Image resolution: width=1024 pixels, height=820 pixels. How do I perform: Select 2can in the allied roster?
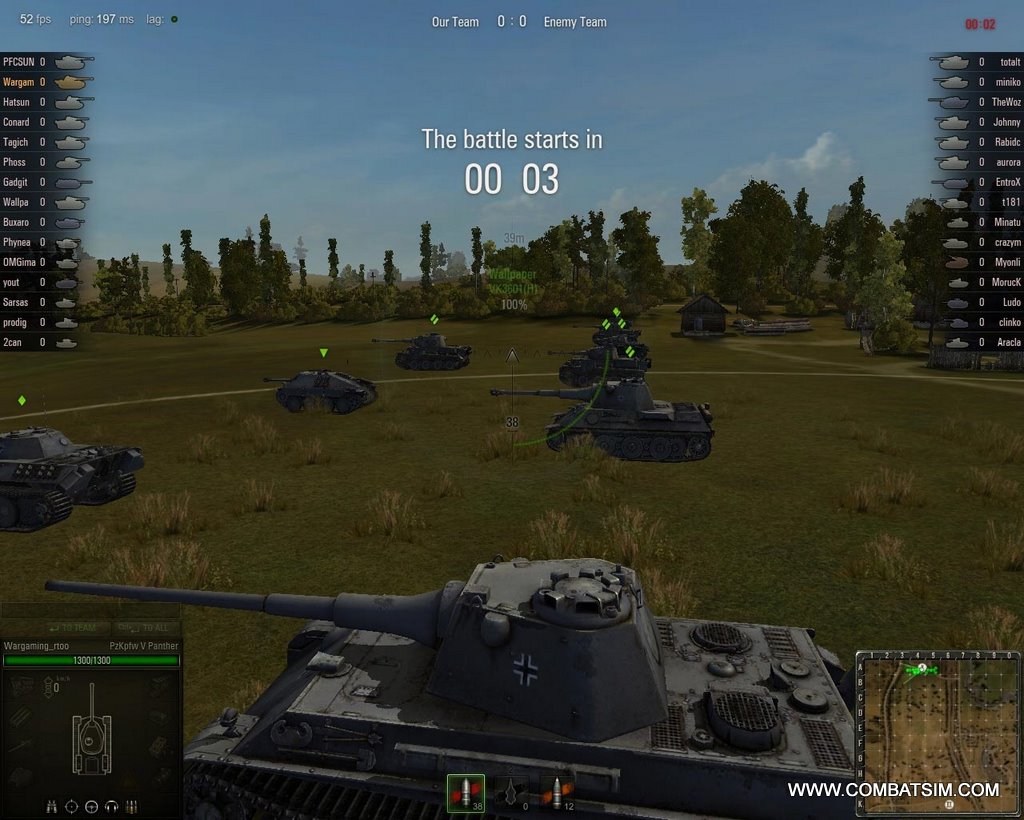point(12,342)
